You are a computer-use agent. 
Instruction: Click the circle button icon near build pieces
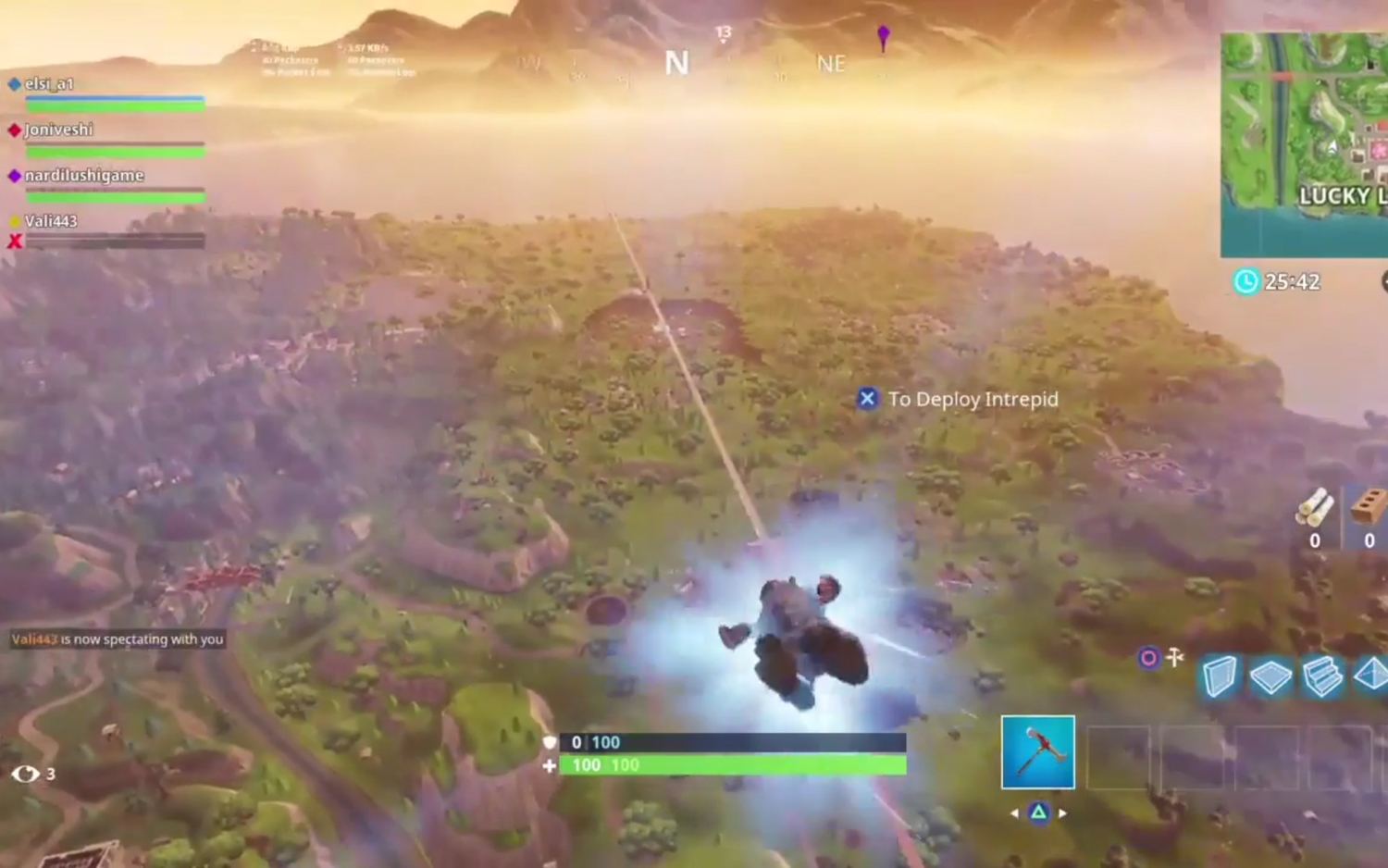point(1149,658)
